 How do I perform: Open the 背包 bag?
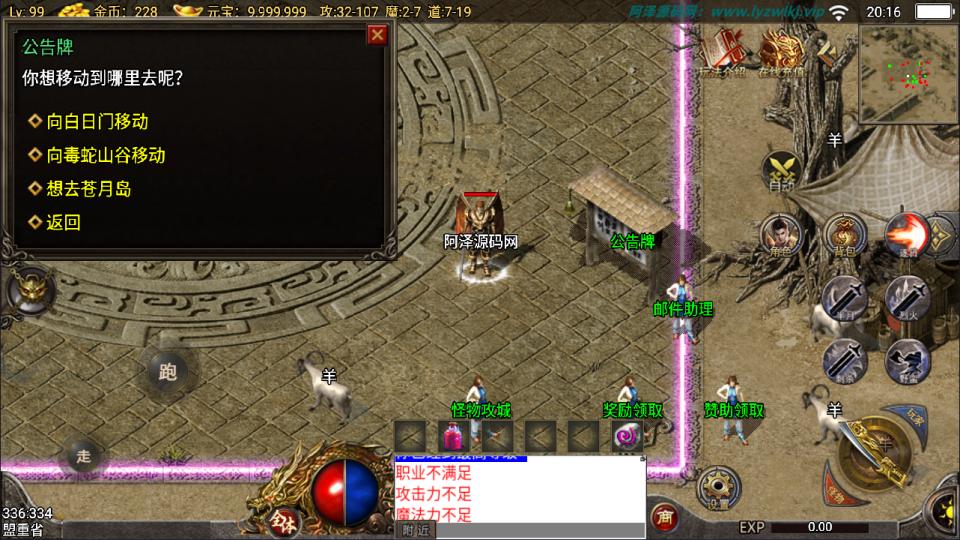[845, 236]
